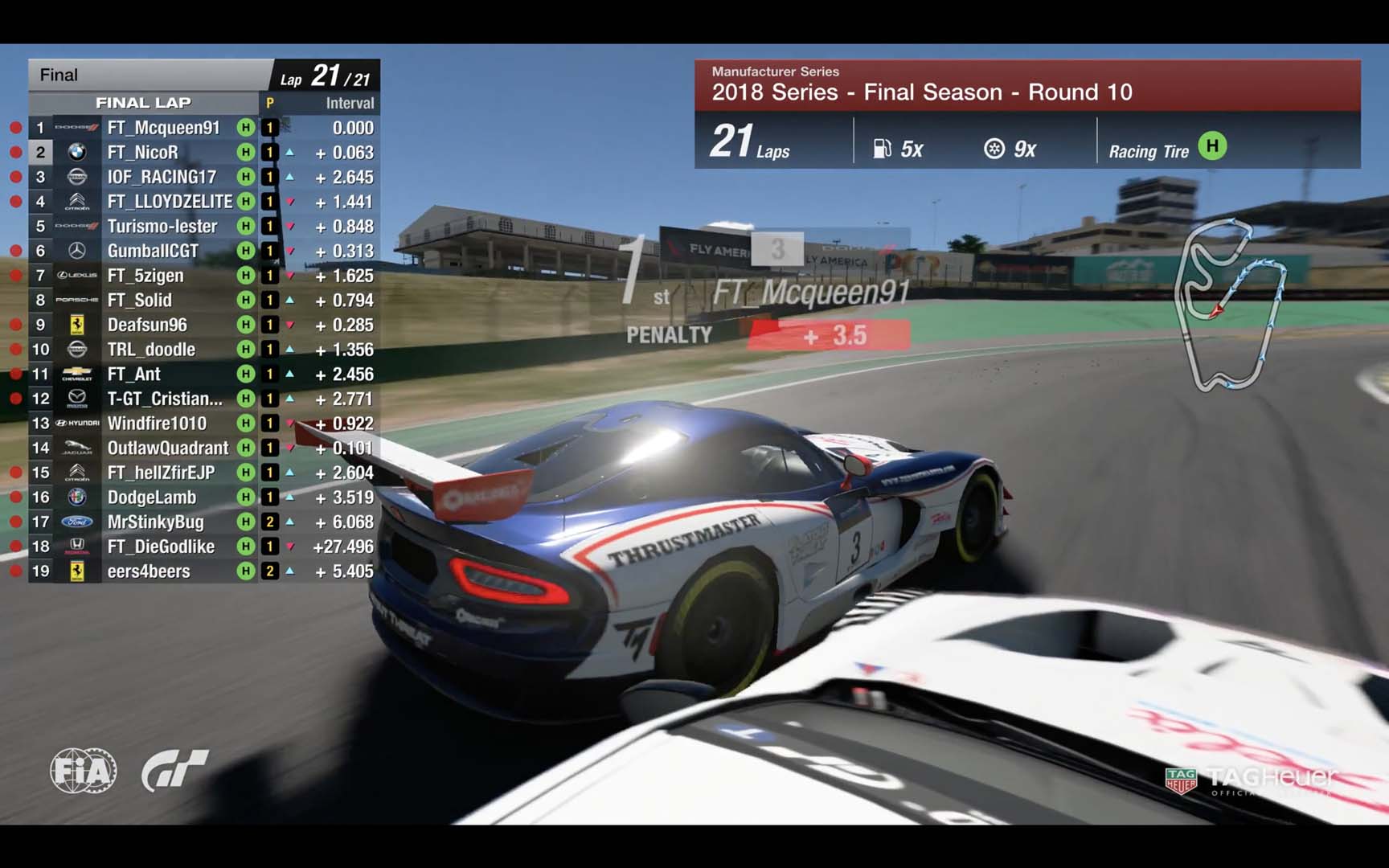Viewport: 1389px width, 868px height.
Task: Click FT_Solid leaderboard entry
Action: click(x=140, y=301)
